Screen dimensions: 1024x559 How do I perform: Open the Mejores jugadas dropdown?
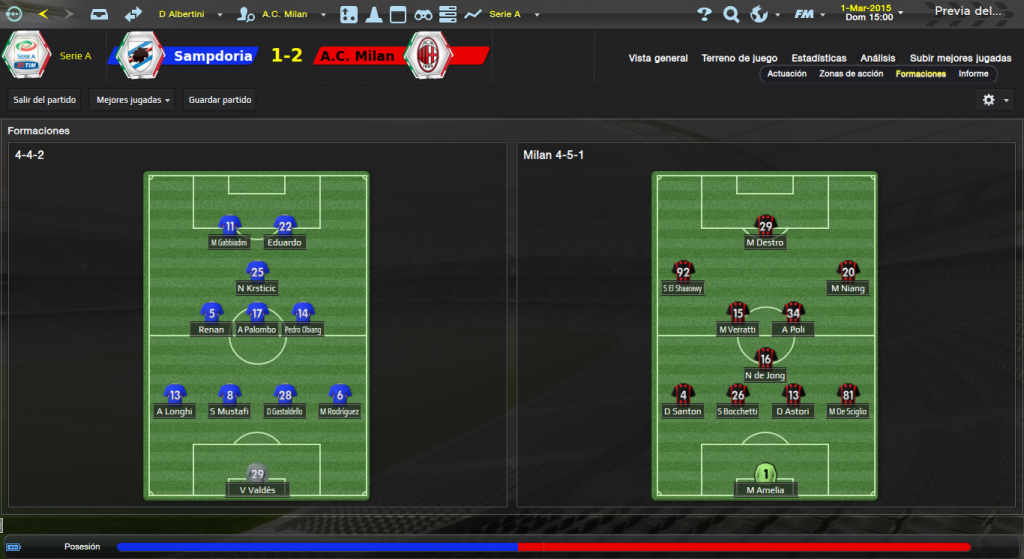click(x=132, y=100)
